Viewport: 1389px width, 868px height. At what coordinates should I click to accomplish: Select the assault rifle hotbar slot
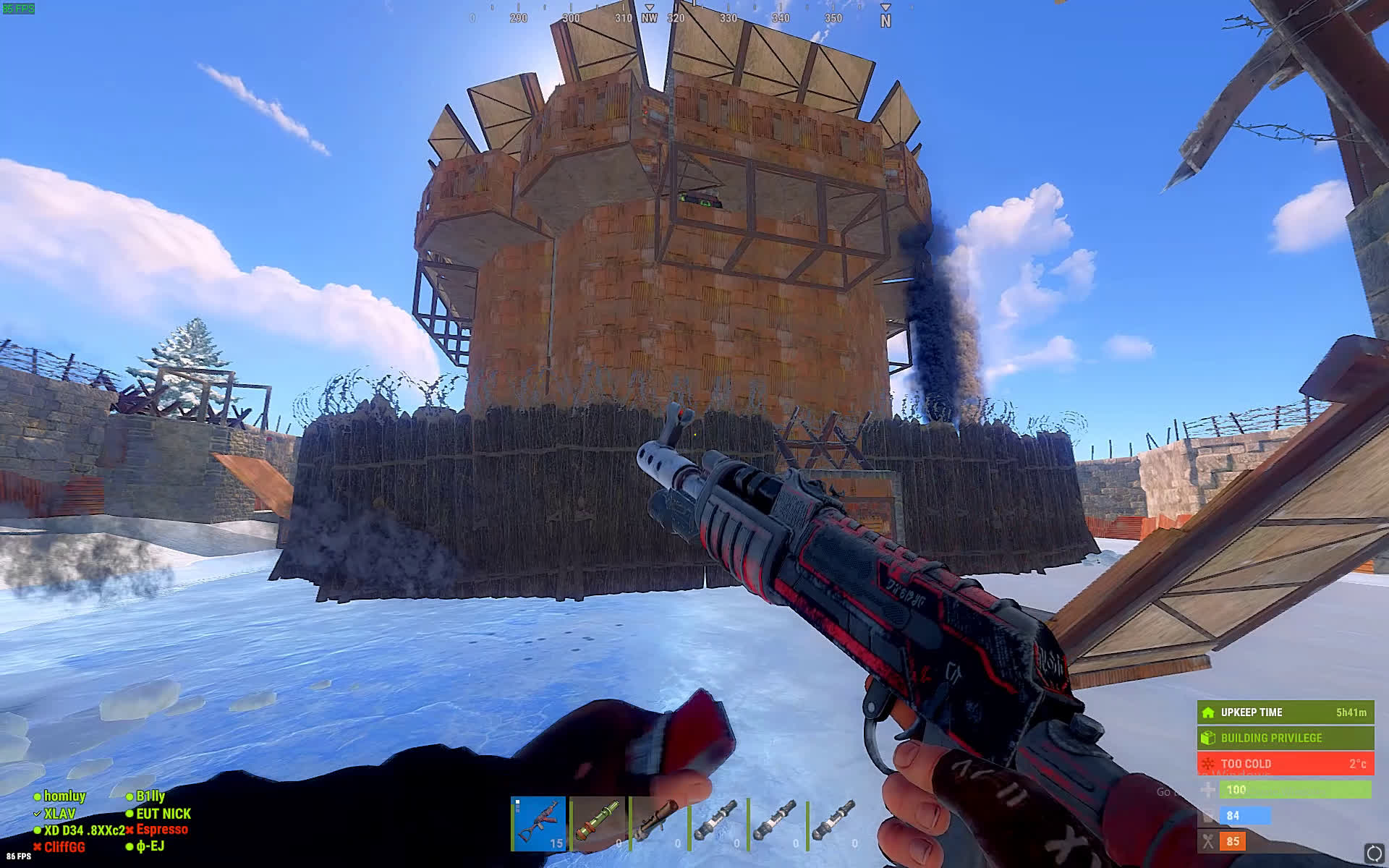click(539, 823)
